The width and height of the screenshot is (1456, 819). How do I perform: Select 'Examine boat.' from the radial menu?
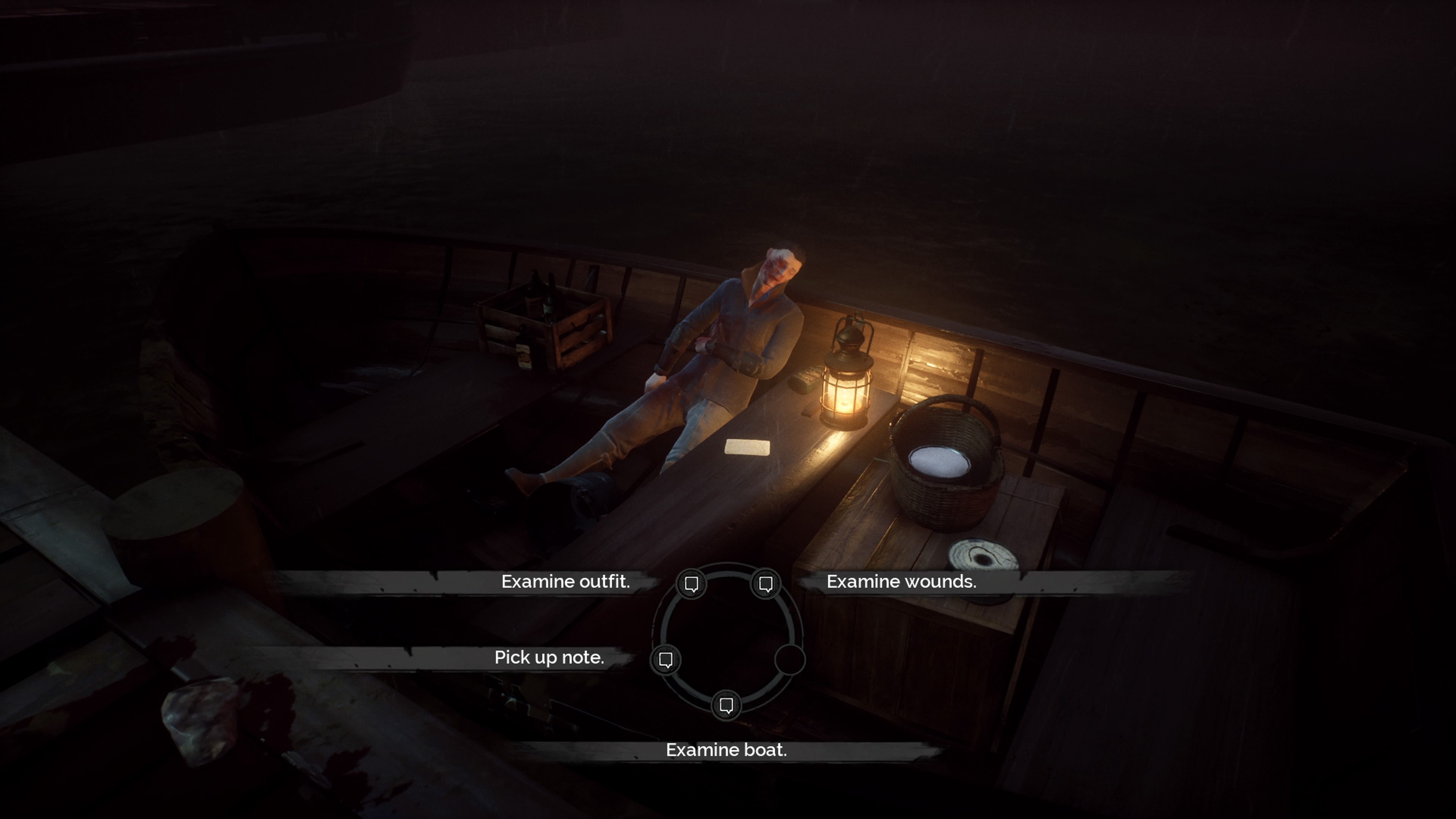pos(727,750)
